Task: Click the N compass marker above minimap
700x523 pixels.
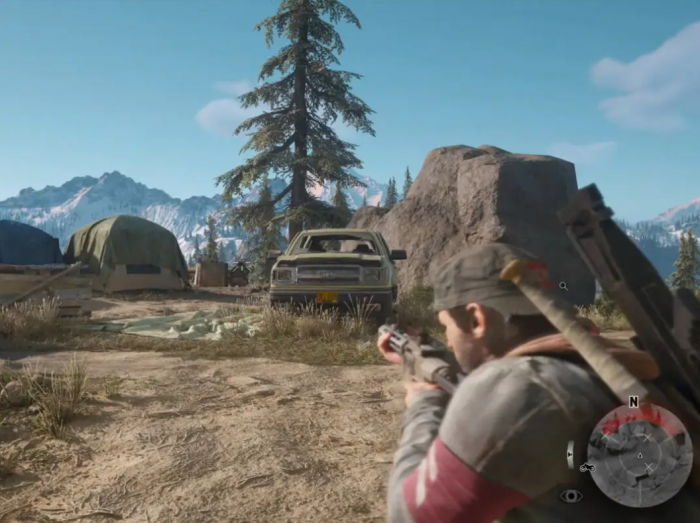Action: tap(633, 401)
